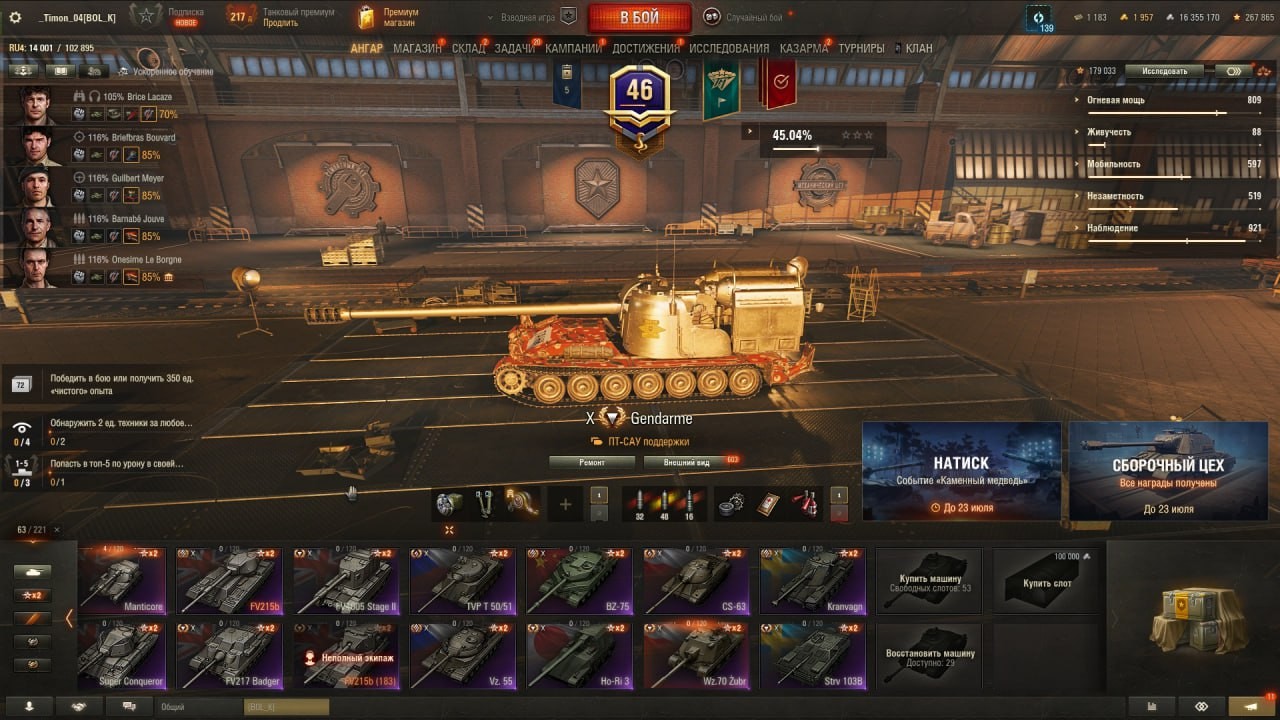This screenshot has height=720, width=1280.
Task: Open Восстановить машину vehicle recovery
Action: coord(929,656)
